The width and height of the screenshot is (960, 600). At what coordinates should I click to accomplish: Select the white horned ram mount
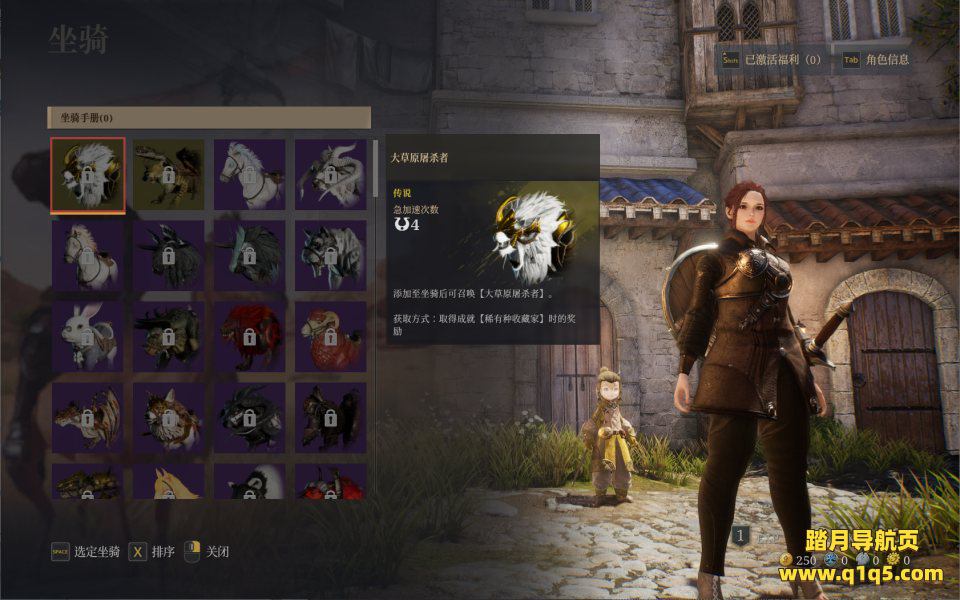click(330, 175)
